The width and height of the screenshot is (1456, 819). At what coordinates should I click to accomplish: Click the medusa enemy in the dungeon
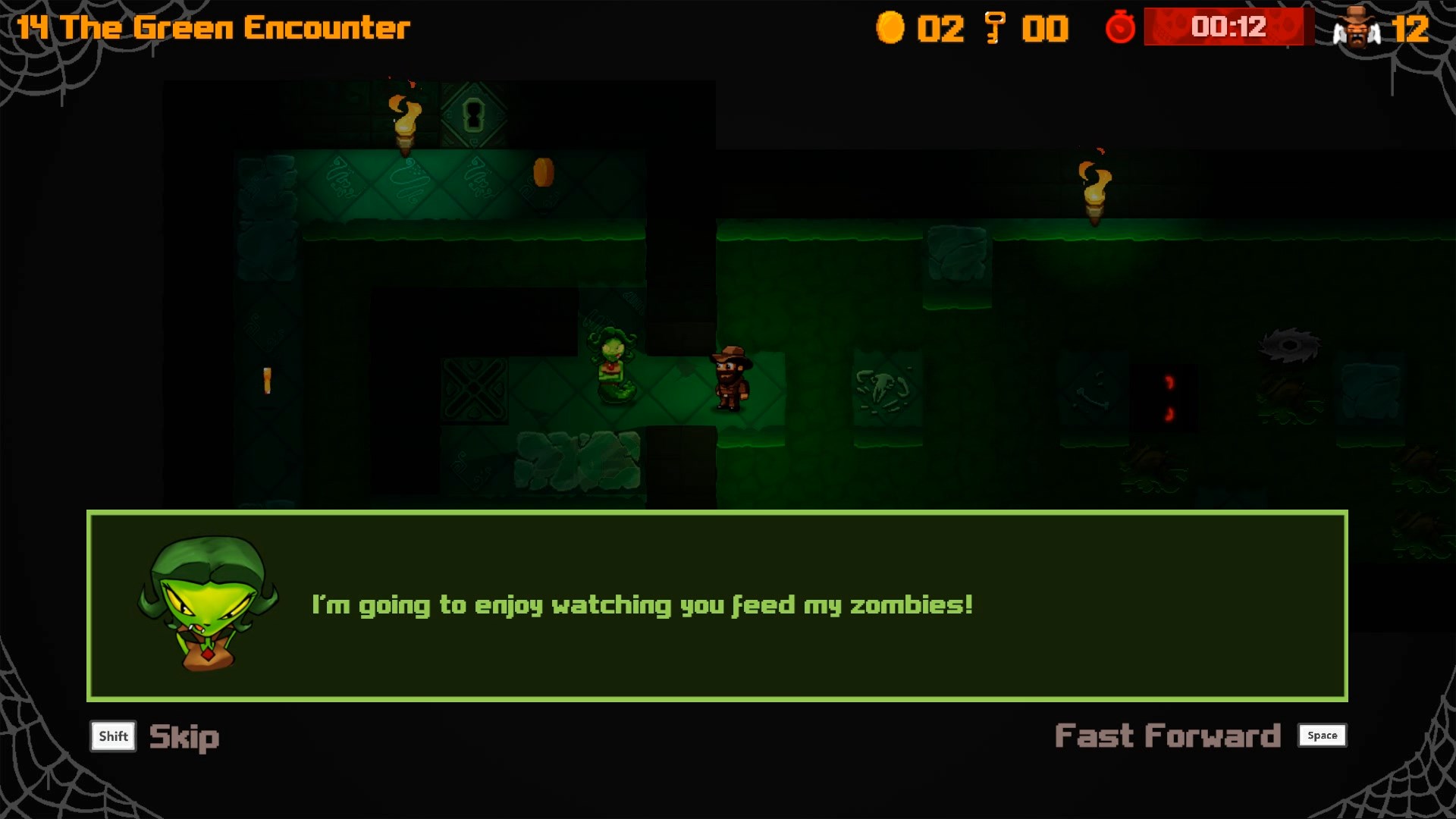(610, 364)
